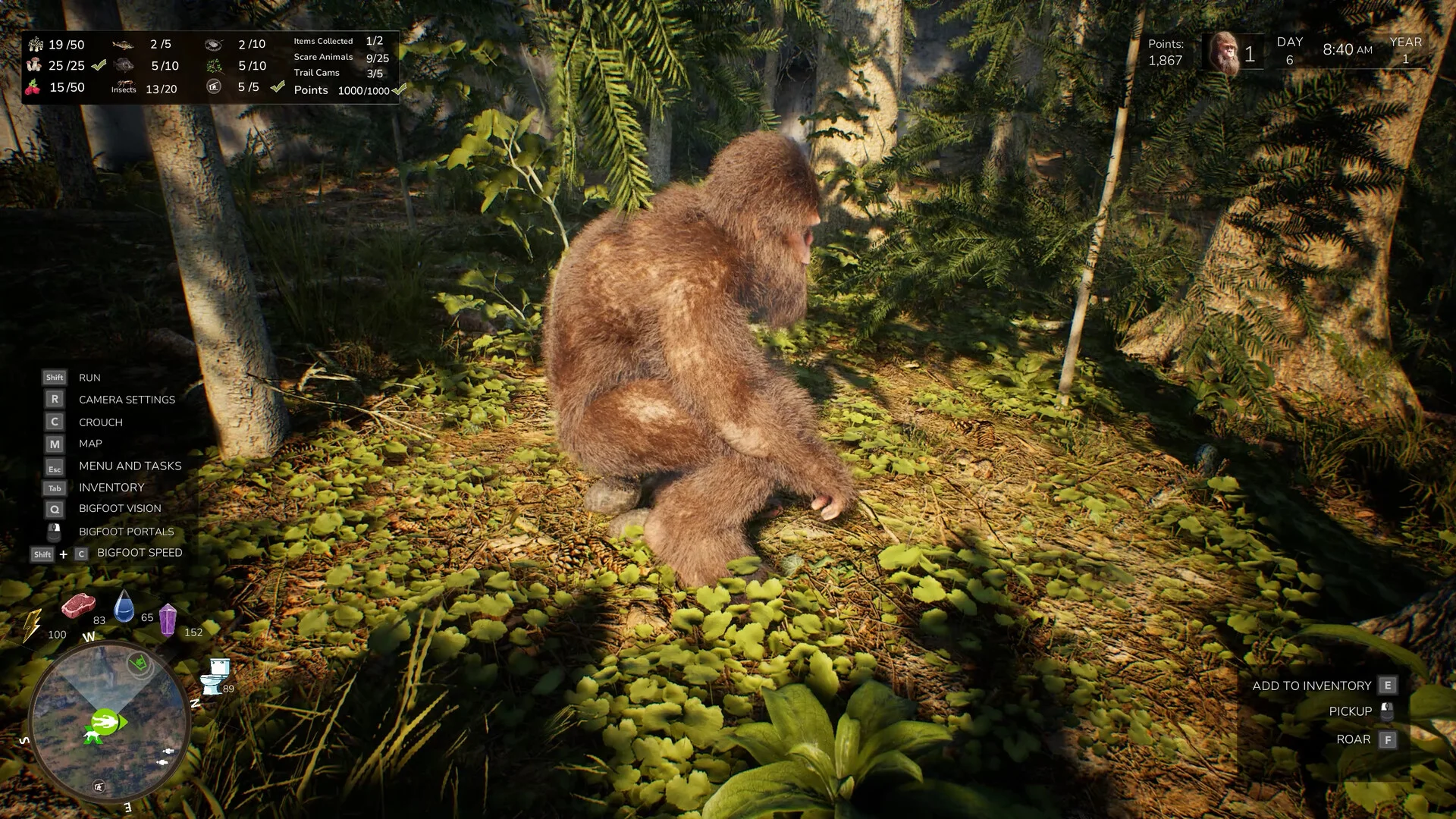Select the Insects task icon
Image resolution: width=1456 pixels, height=819 pixels.
click(x=124, y=87)
